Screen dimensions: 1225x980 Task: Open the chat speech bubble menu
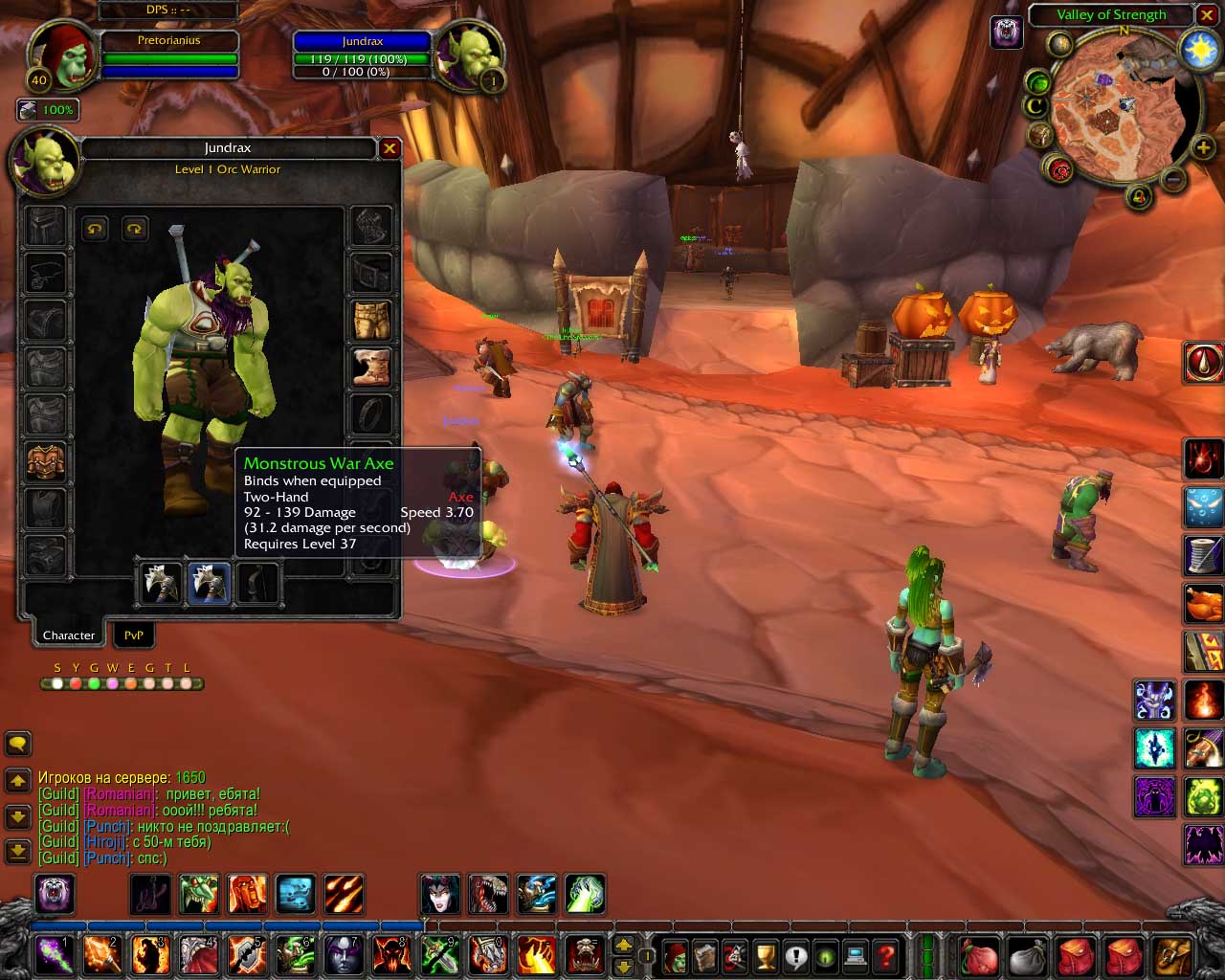tap(18, 744)
